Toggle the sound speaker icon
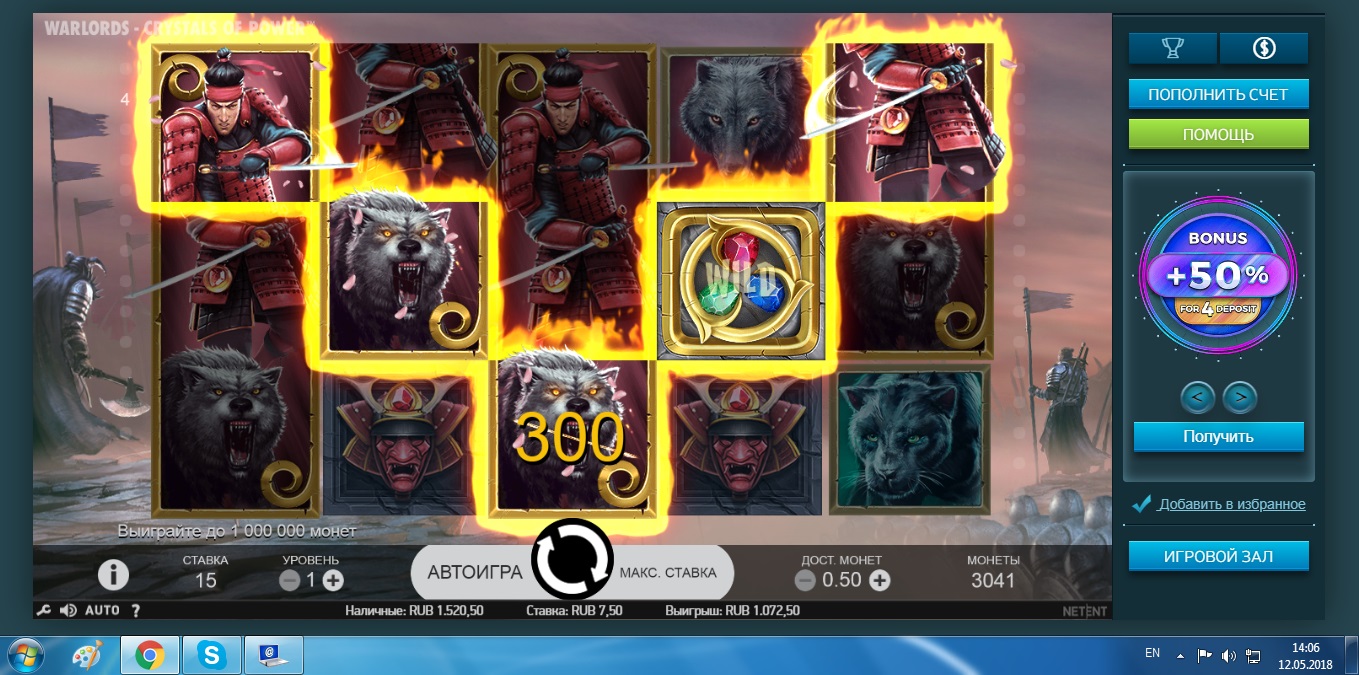Viewport: 1359px width, 675px height. 68,610
